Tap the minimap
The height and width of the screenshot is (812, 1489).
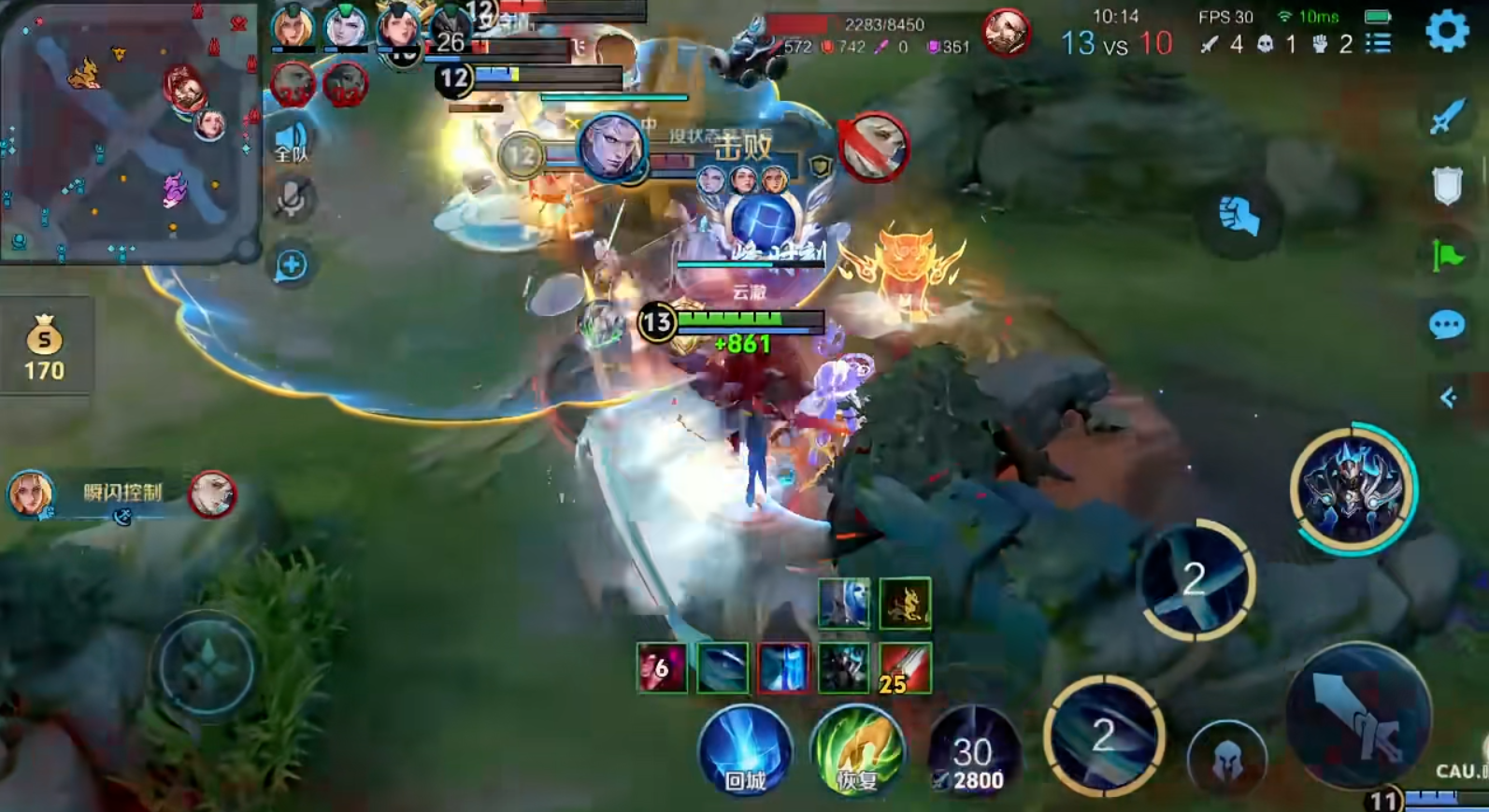pyautogui.click(x=129, y=131)
